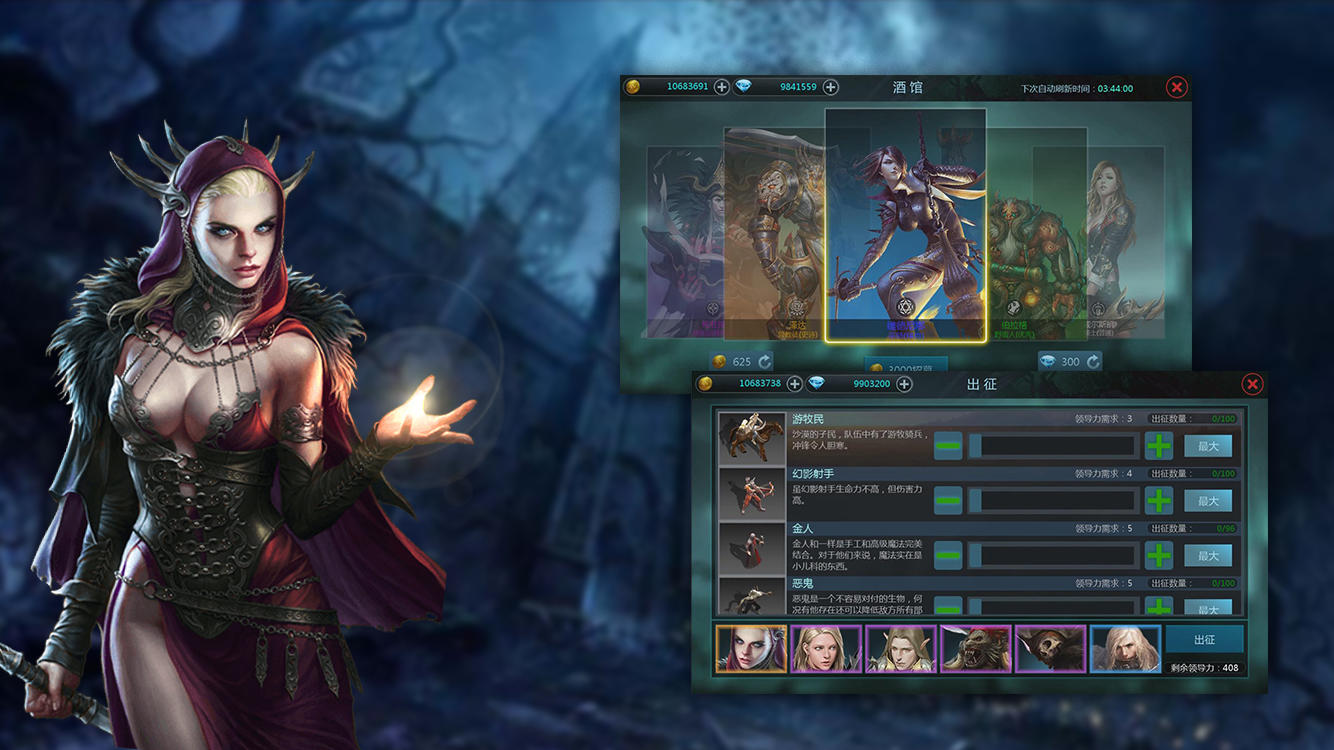
Task: Click 最大 to max out 幻影射手 troops
Action: pyautogui.click(x=1208, y=500)
